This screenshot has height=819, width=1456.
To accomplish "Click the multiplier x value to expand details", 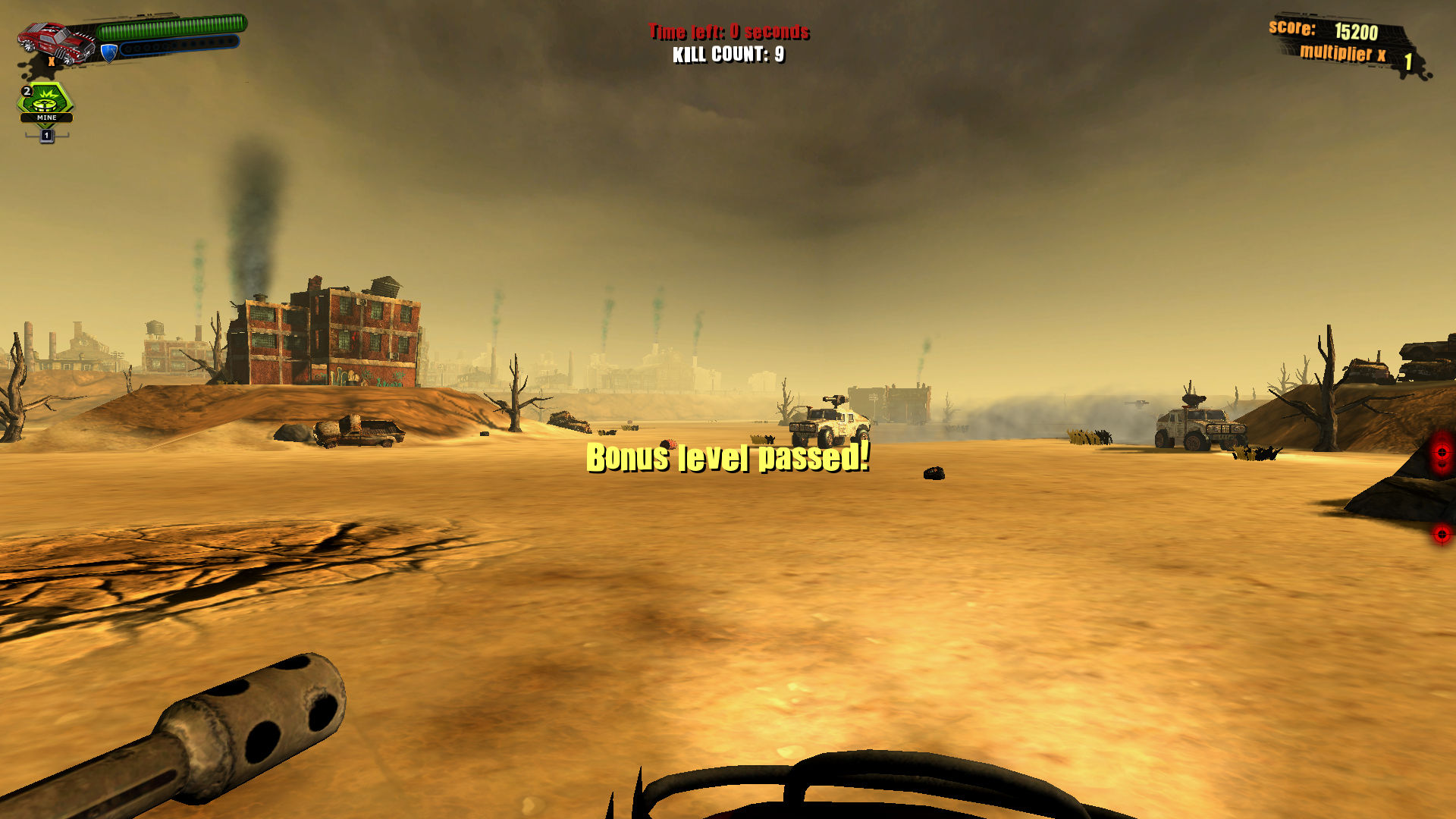I will (1408, 61).
